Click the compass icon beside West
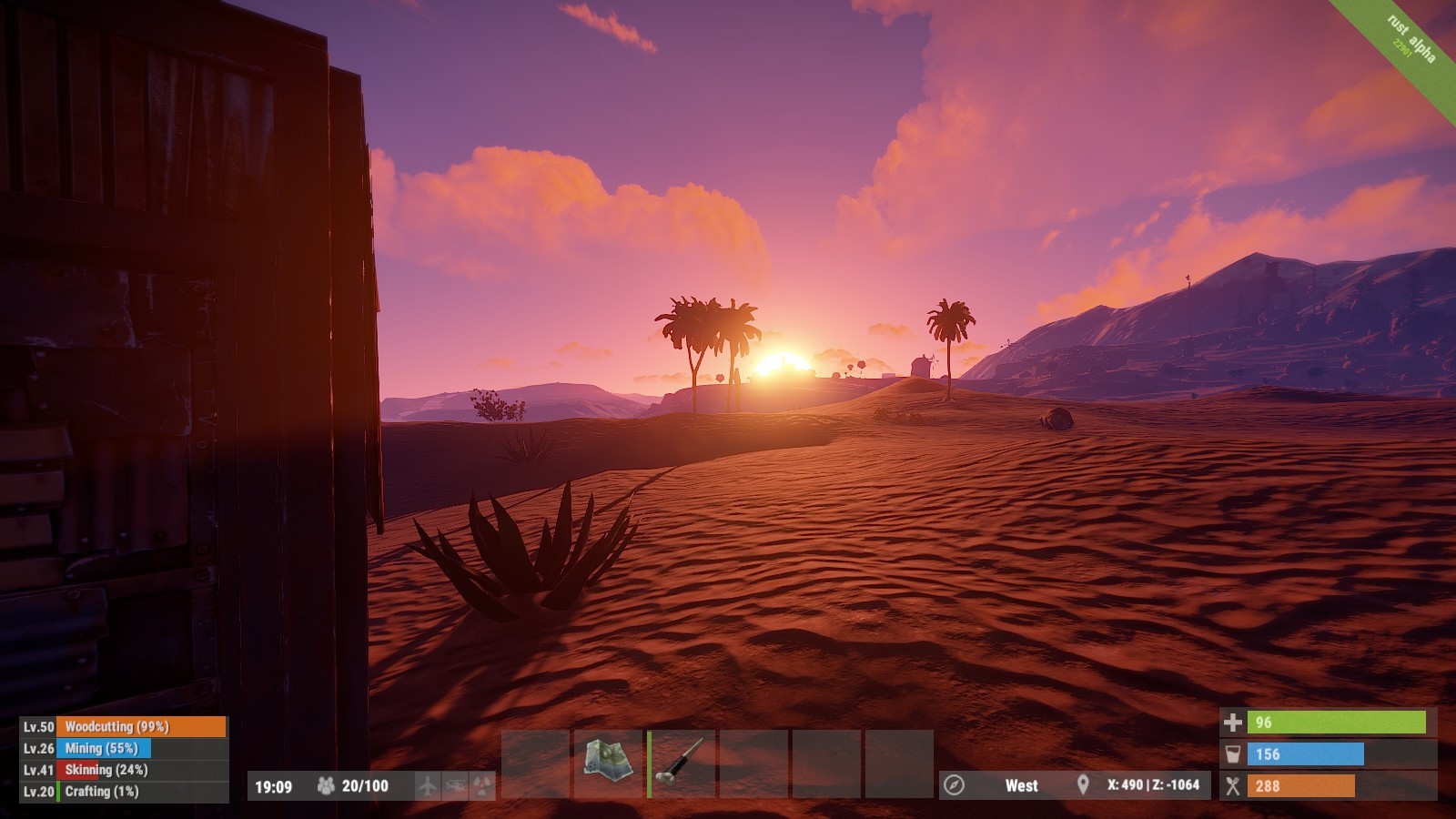 coord(954,785)
